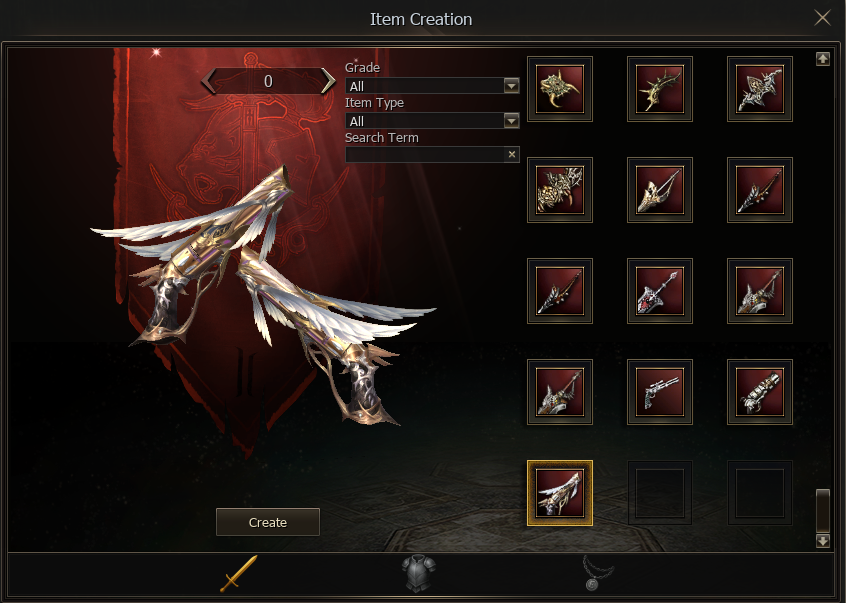Viewport: 846px width, 603px height.
Task: Focus the Search Term input field
Action: tap(425, 155)
